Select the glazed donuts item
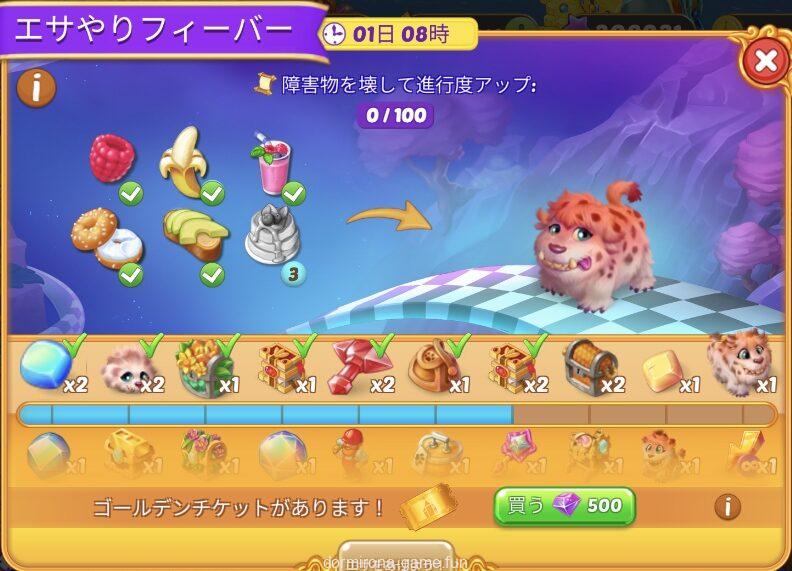Viewport: 792px width, 571px height. tap(105, 238)
